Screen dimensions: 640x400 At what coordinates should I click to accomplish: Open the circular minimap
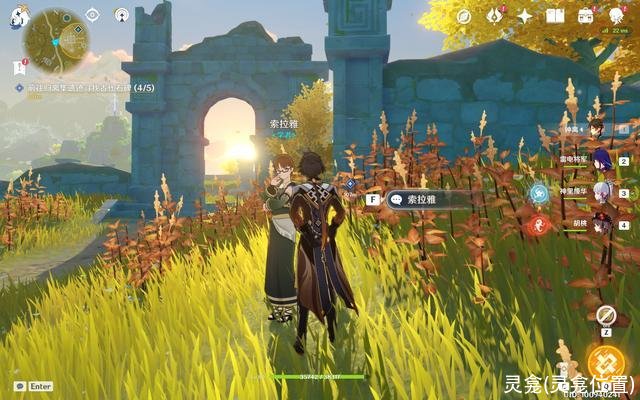click(x=56, y=42)
